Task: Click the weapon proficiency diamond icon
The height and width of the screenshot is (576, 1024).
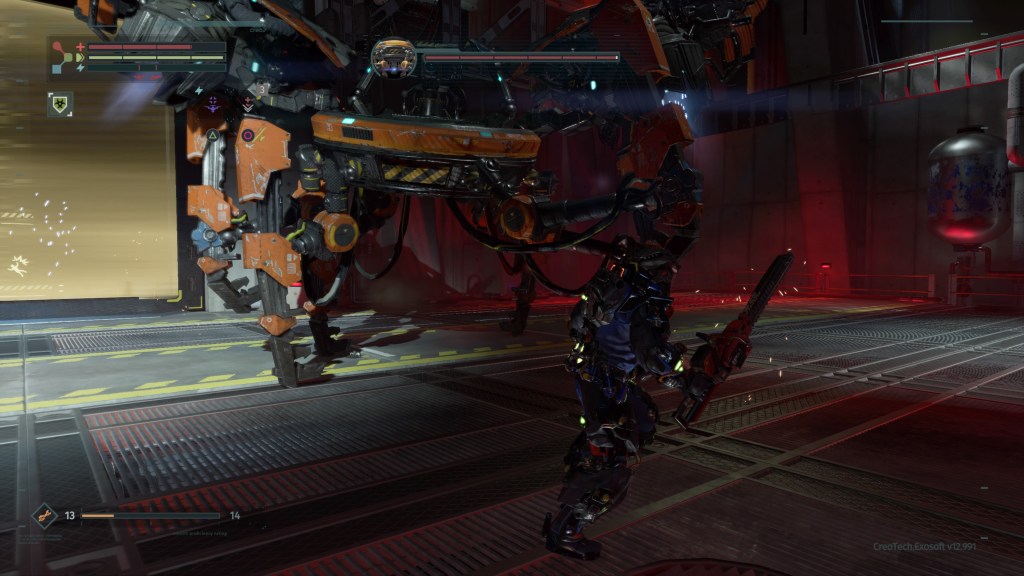Action: pos(44,516)
